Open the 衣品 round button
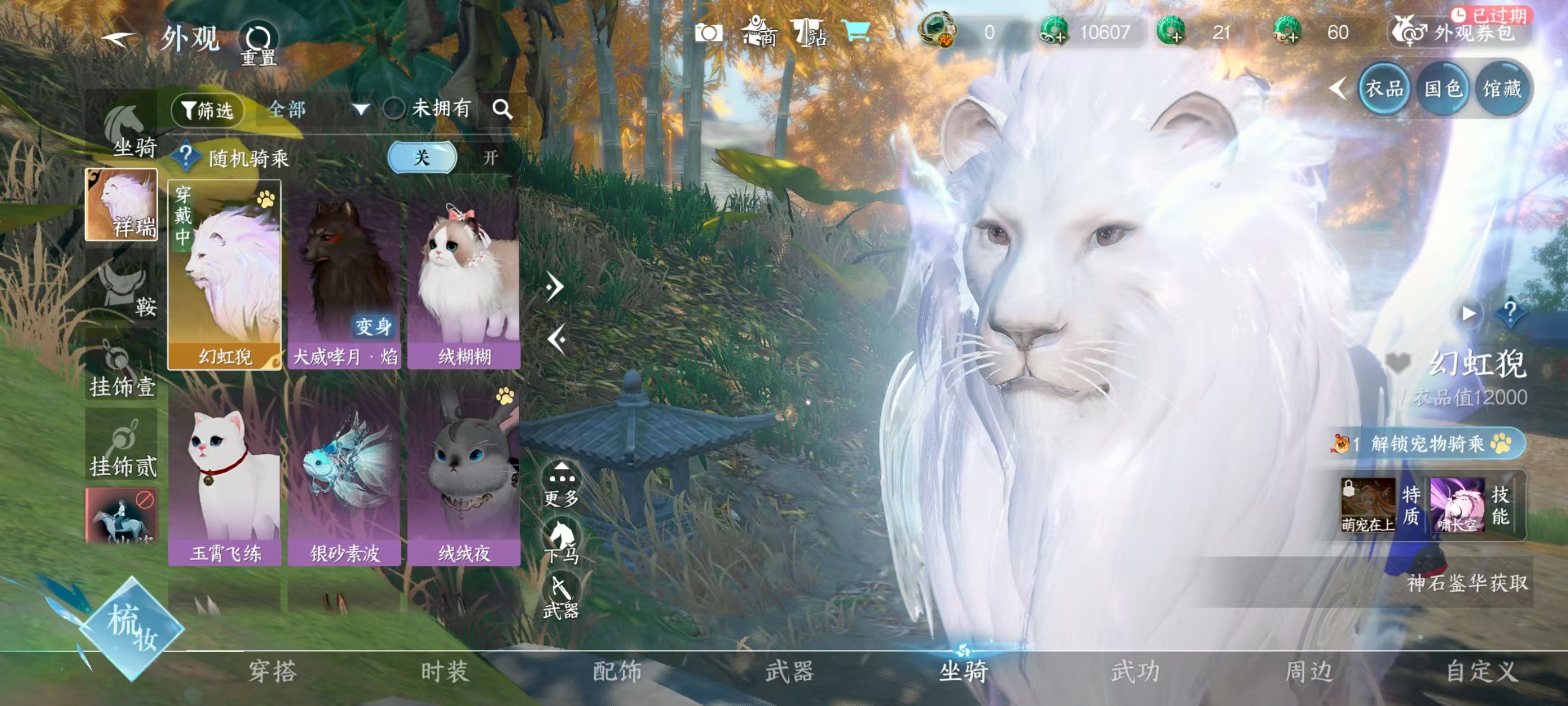 point(1384,89)
